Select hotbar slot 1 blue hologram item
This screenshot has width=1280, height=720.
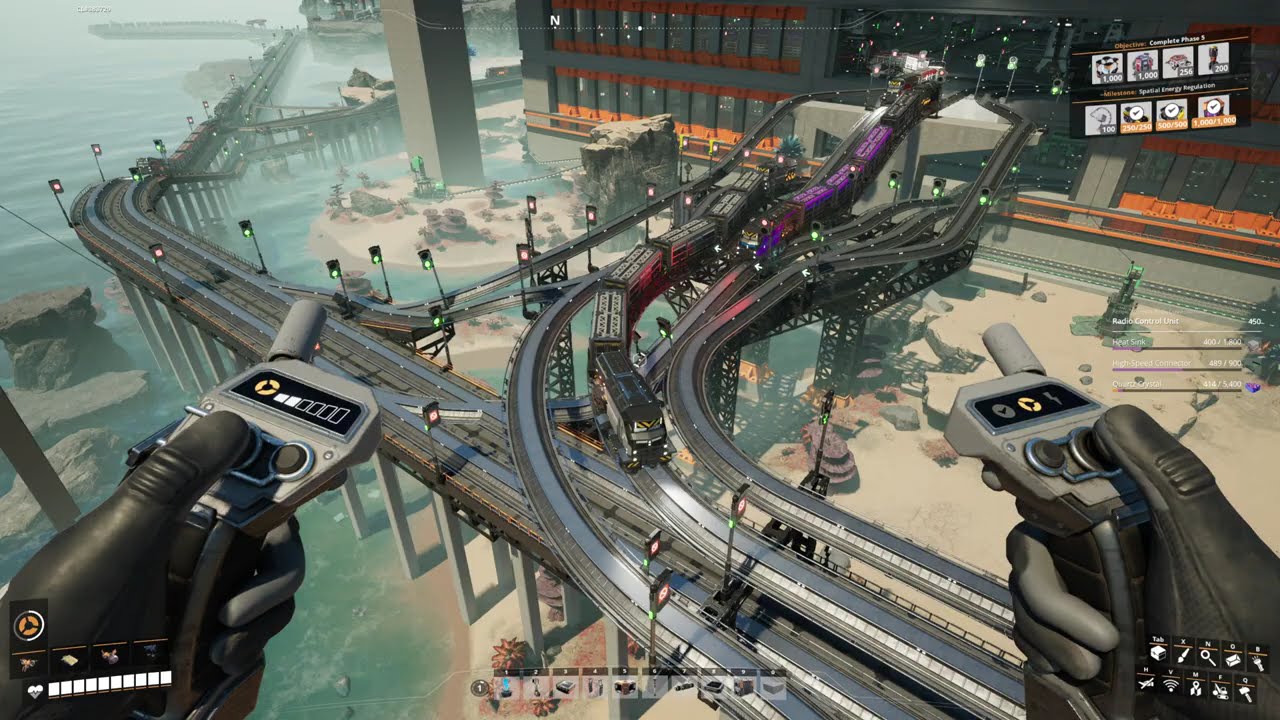pyautogui.click(x=507, y=687)
